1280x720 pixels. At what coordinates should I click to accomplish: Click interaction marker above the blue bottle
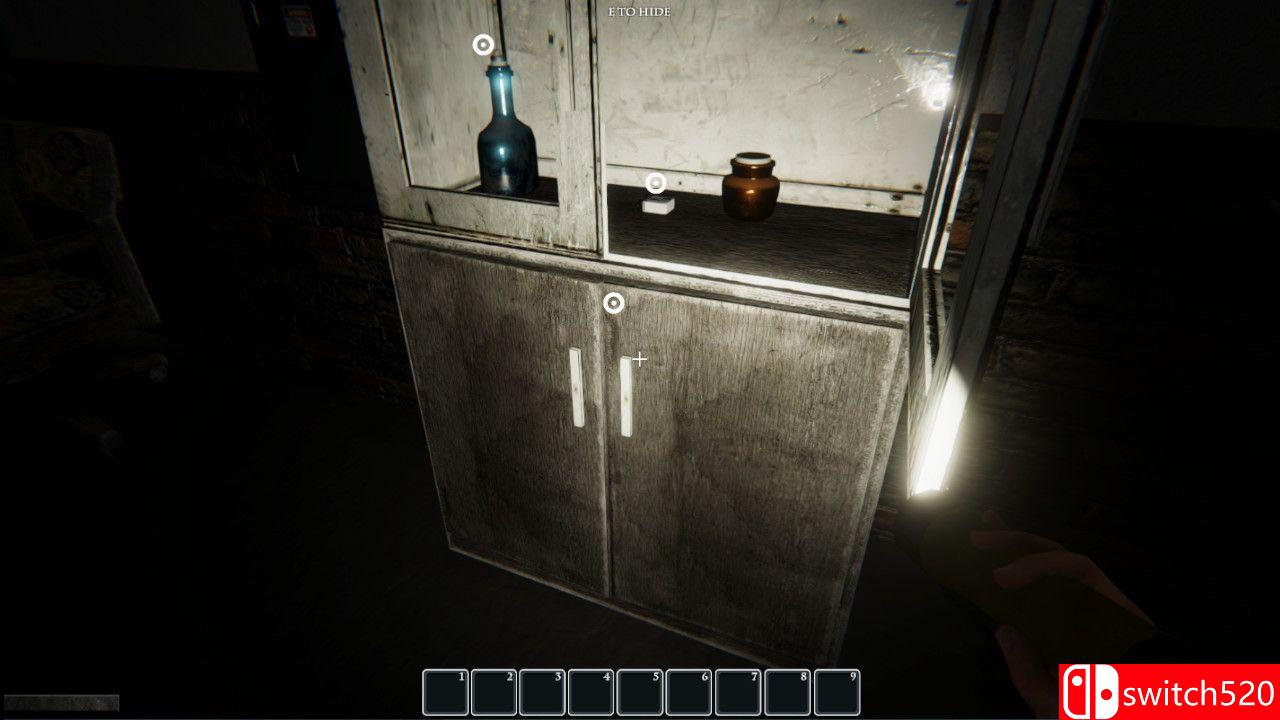[481, 44]
